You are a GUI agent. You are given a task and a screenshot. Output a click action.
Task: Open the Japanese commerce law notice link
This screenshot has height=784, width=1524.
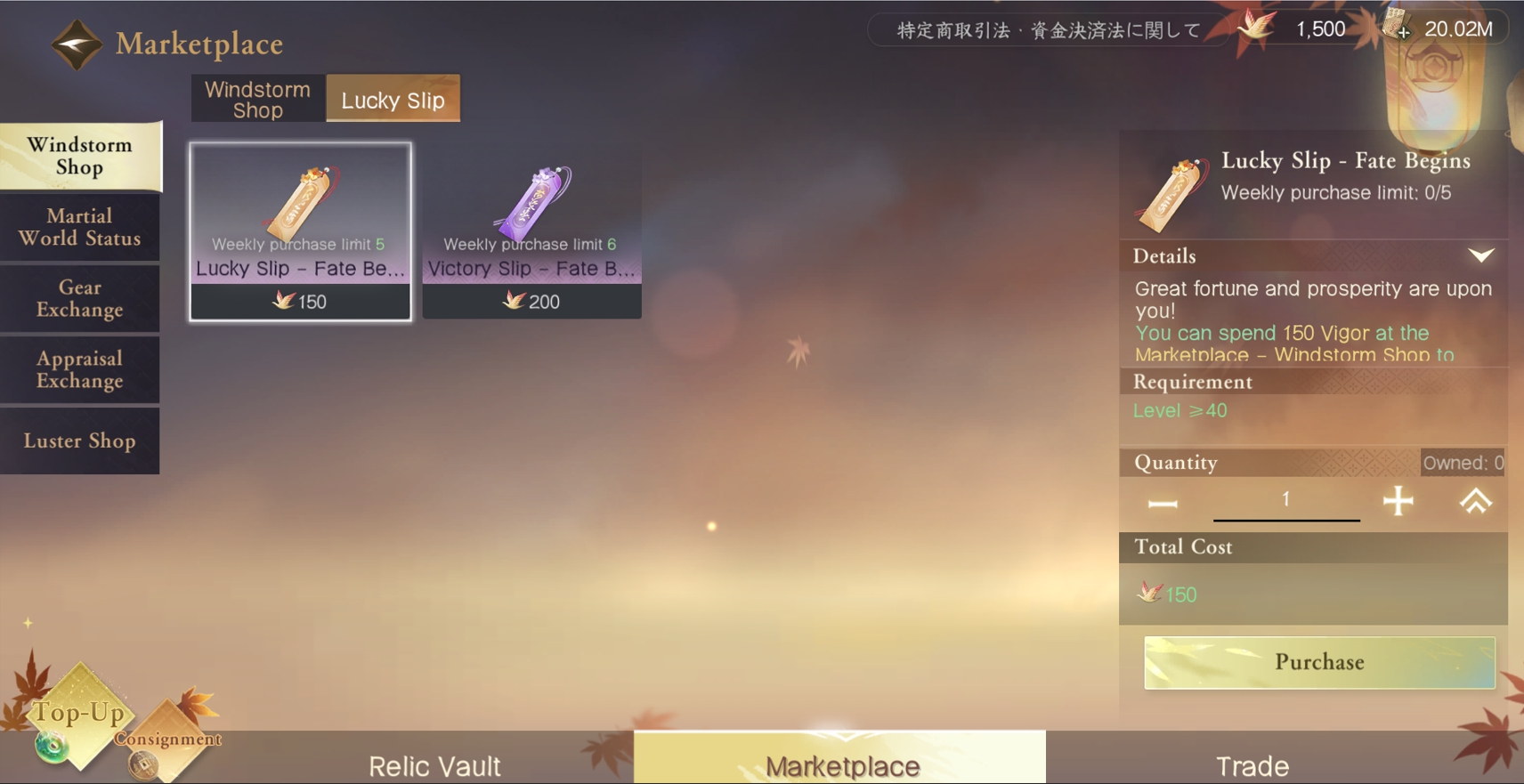[1048, 30]
